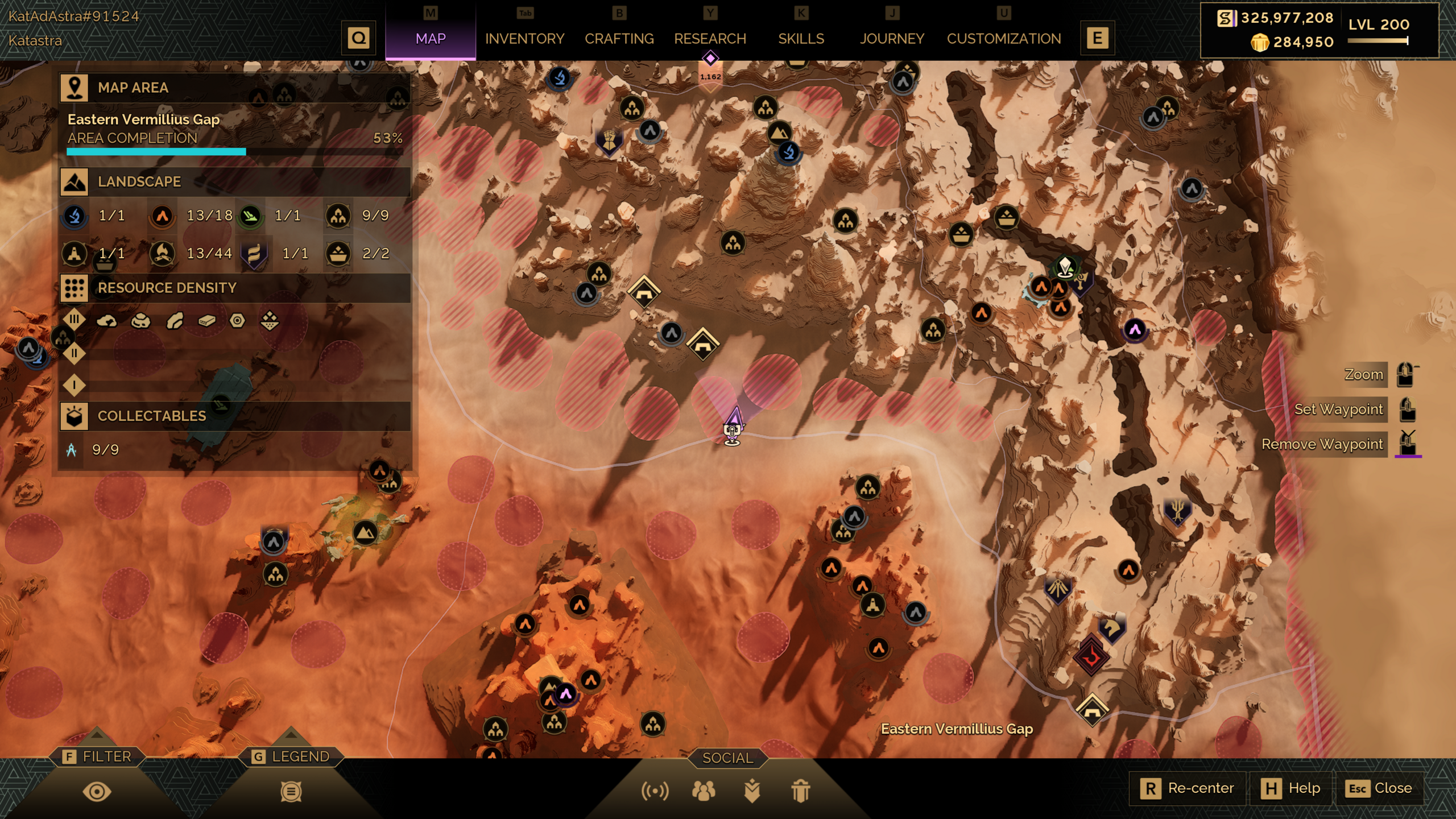Switch to the Customization tab

tap(1004, 39)
